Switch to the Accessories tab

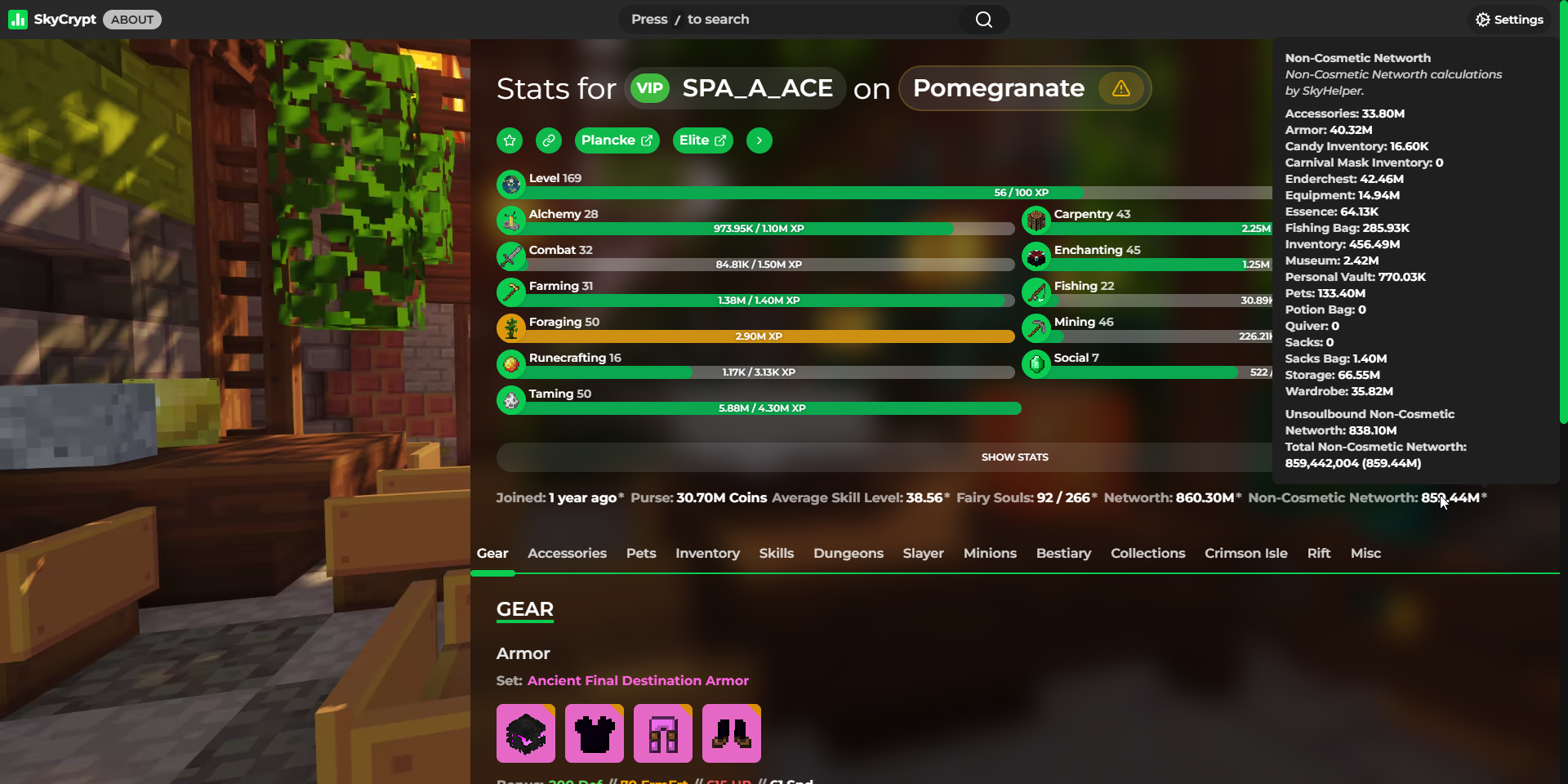pos(567,554)
